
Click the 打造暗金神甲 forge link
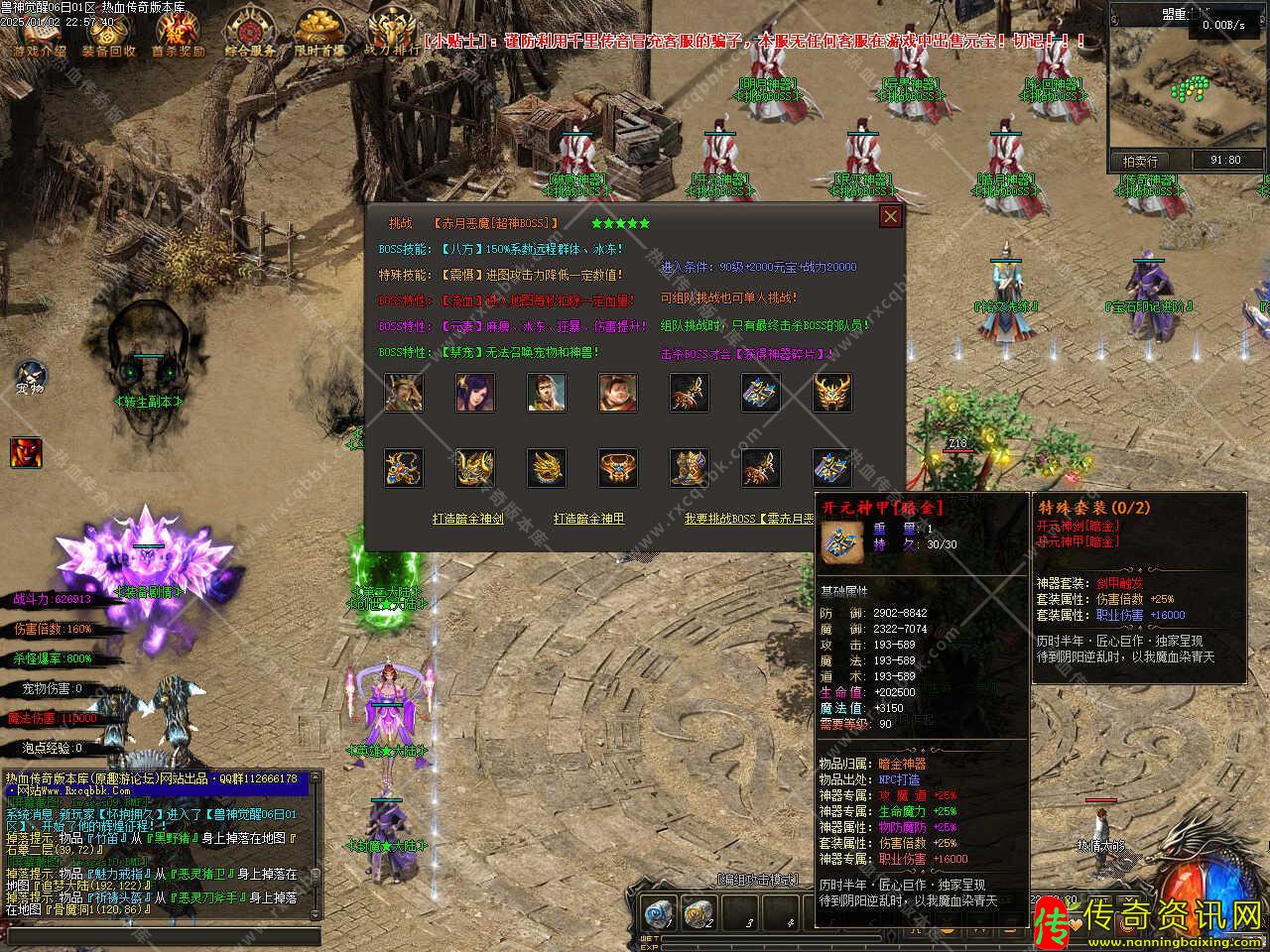(589, 519)
